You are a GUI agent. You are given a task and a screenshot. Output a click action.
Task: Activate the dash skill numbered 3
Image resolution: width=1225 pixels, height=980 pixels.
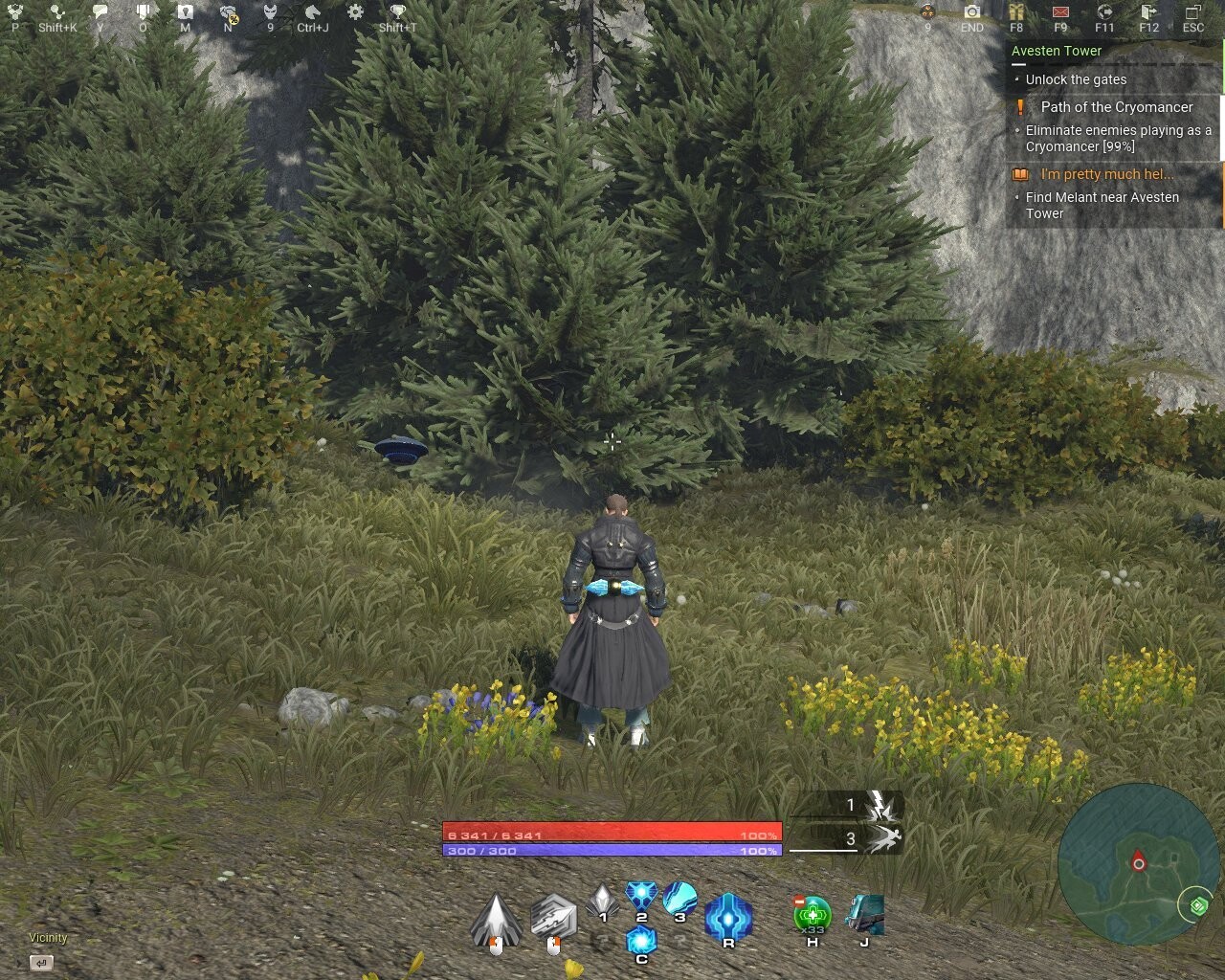coord(679,897)
